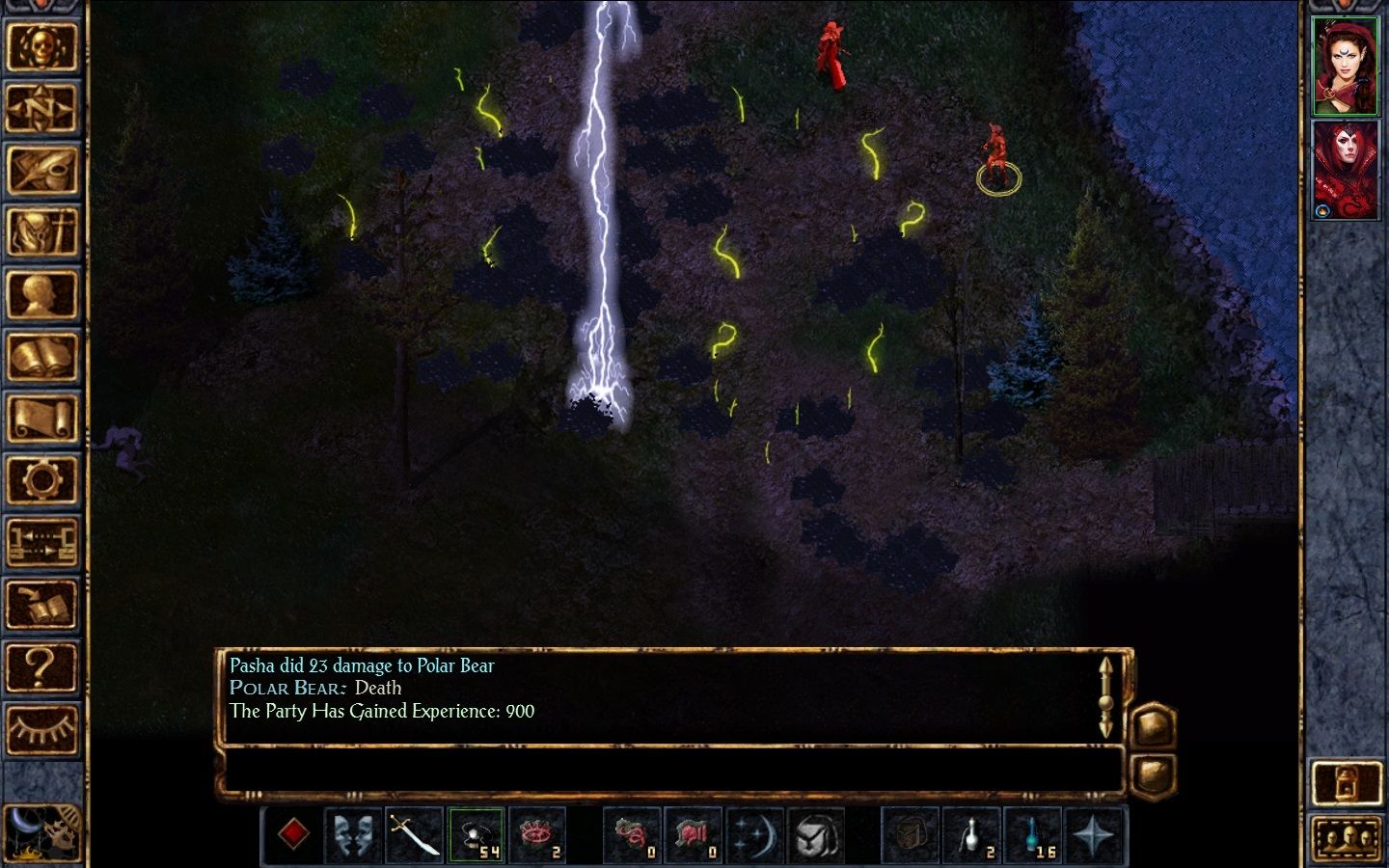This screenshot has height=868, width=1389.
Task: Click the message log scrollbar
Action: (1105, 696)
